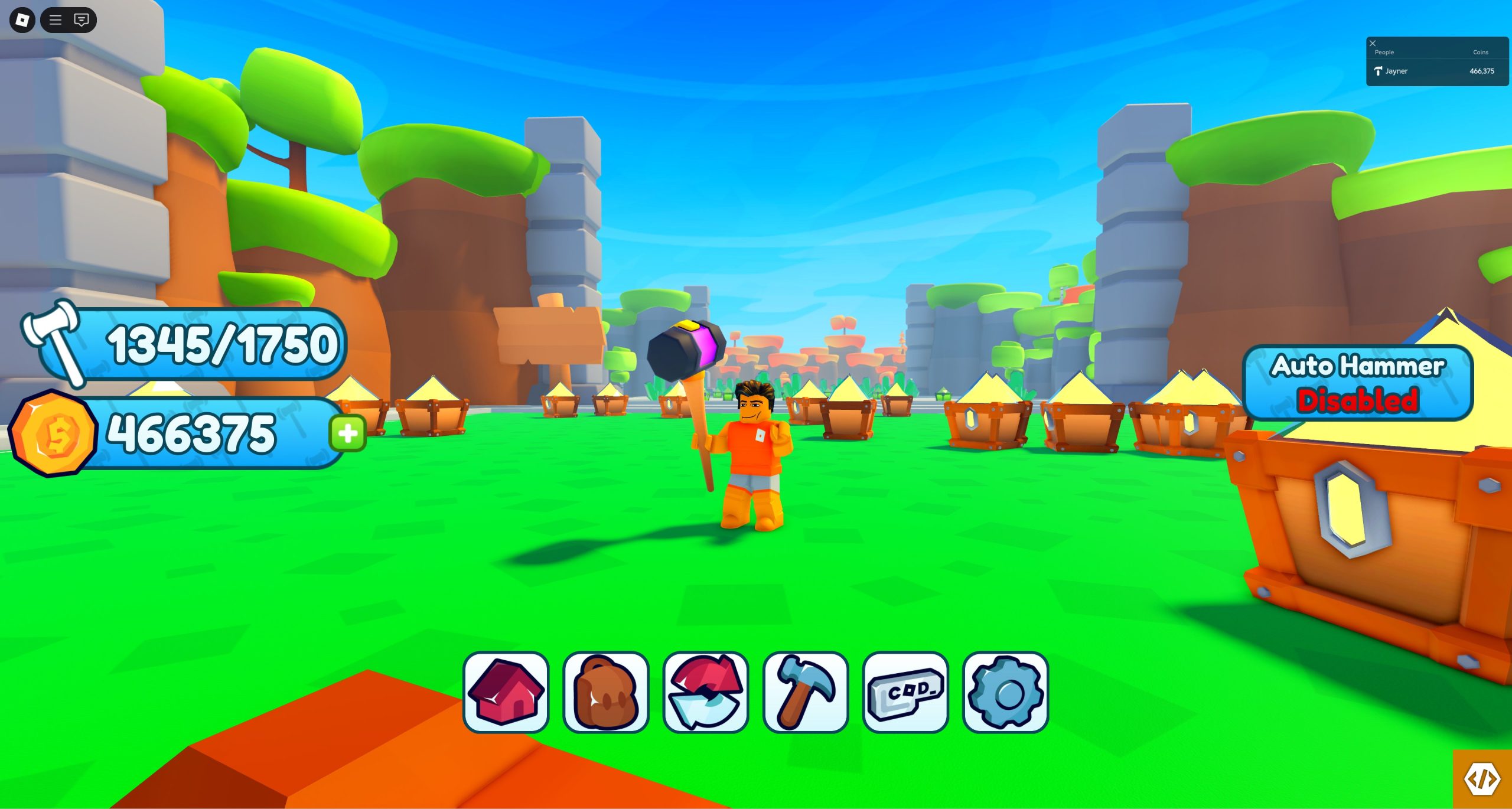Screen dimensions: 1512x809
Task: Open the home house menu button
Action: click(x=506, y=691)
